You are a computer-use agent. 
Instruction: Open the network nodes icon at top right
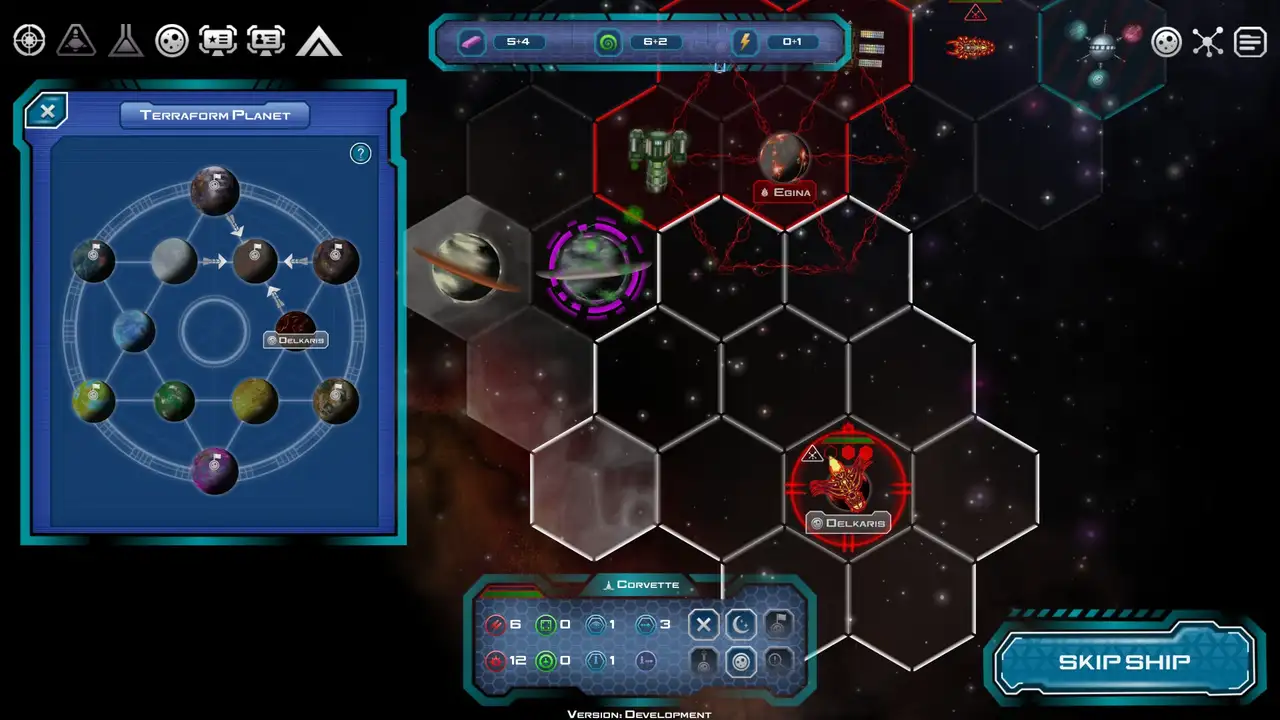point(1208,42)
